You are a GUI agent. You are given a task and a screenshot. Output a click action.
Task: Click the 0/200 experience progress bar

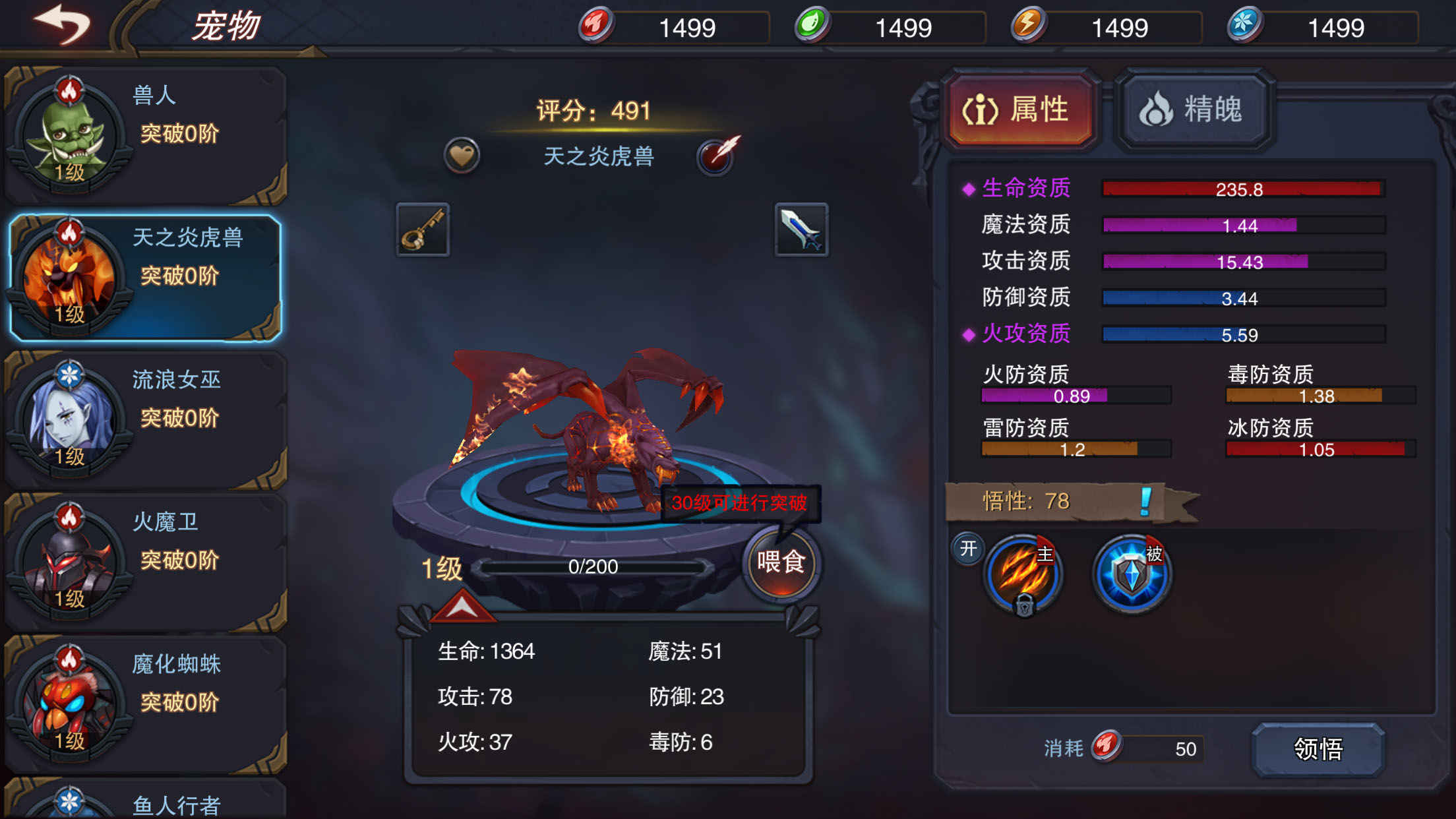click(x=593, y=565)
